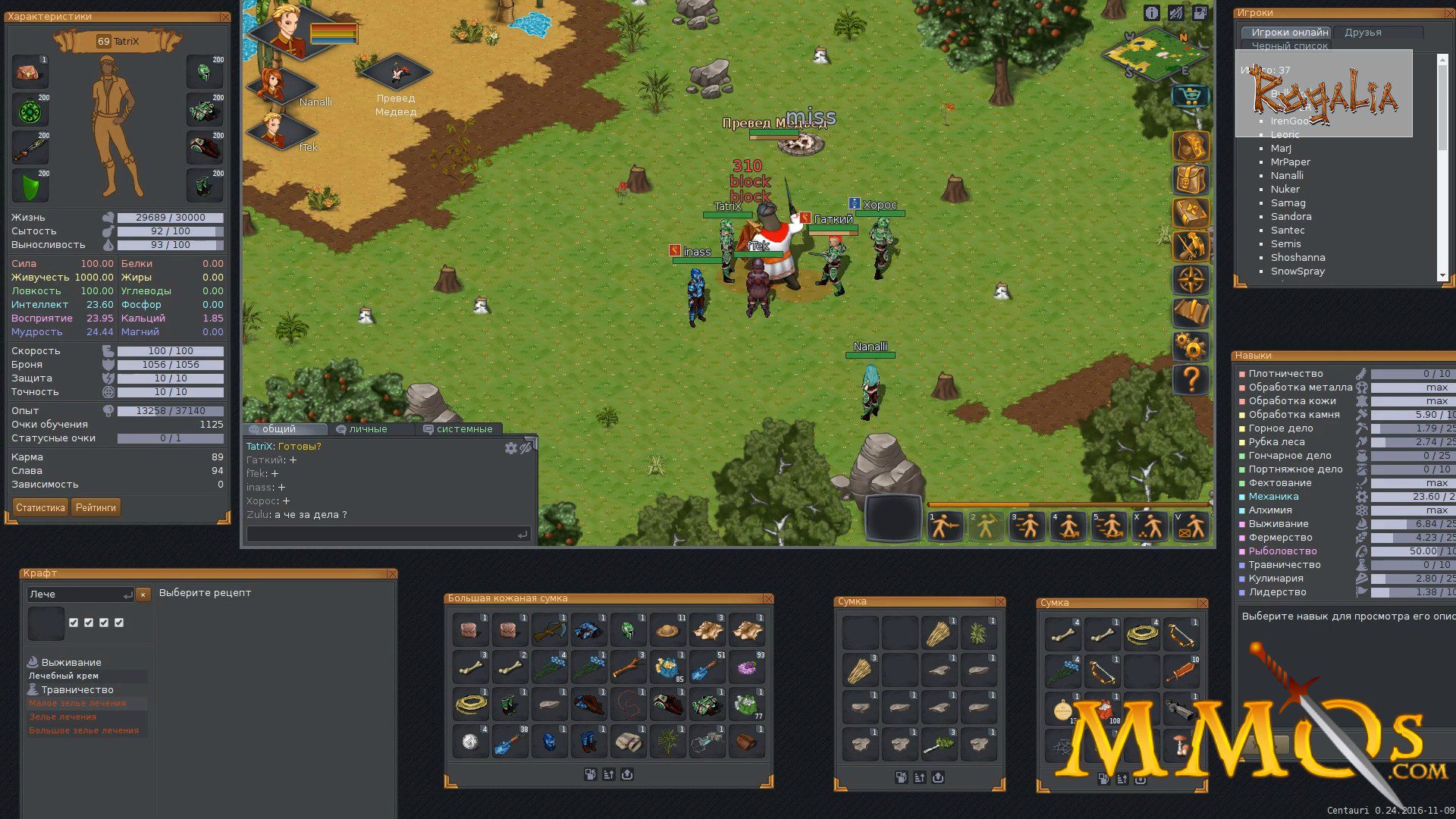
Task: Switch to the системные chat tab
Action: coord(463,429)
